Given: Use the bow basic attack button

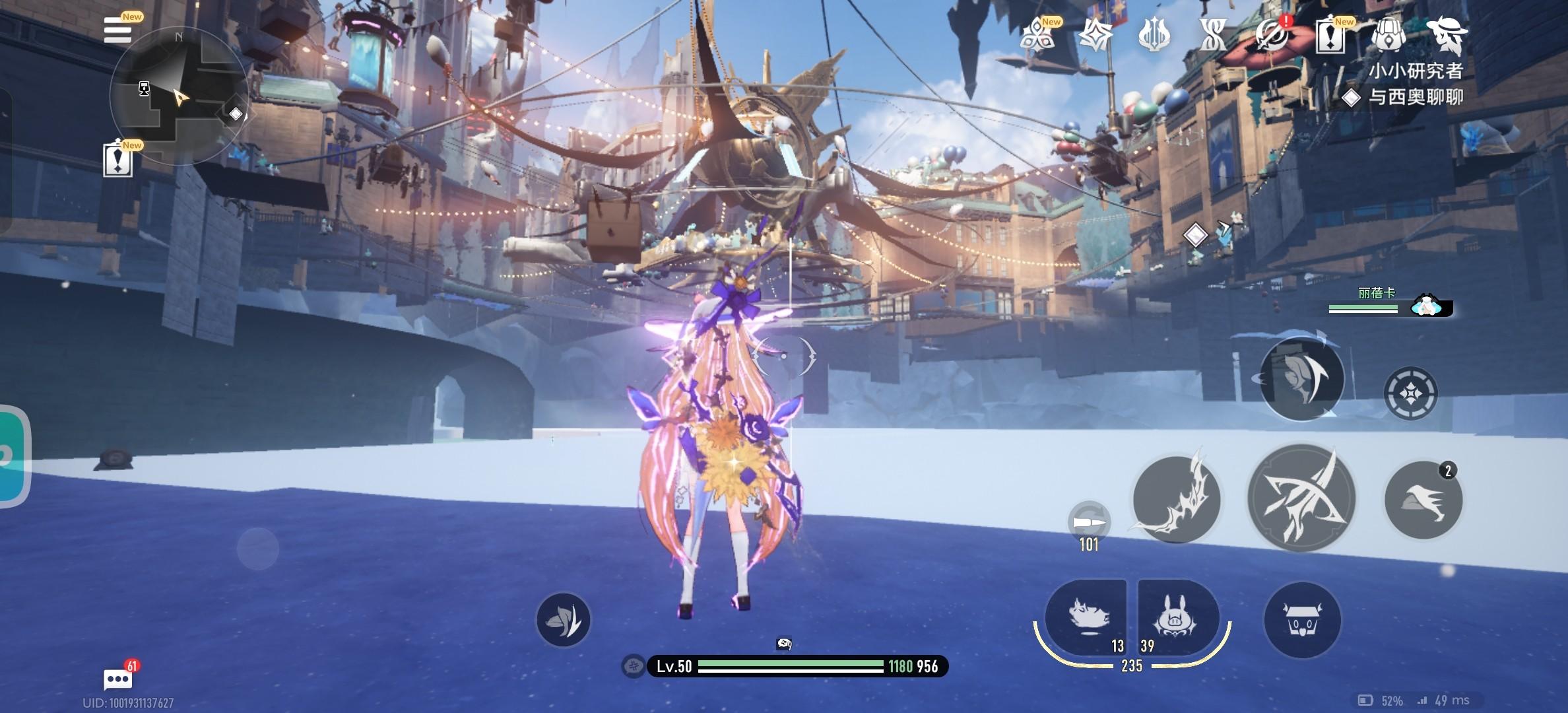Looking at the screenshot, I should click(x=1301, y=498).
